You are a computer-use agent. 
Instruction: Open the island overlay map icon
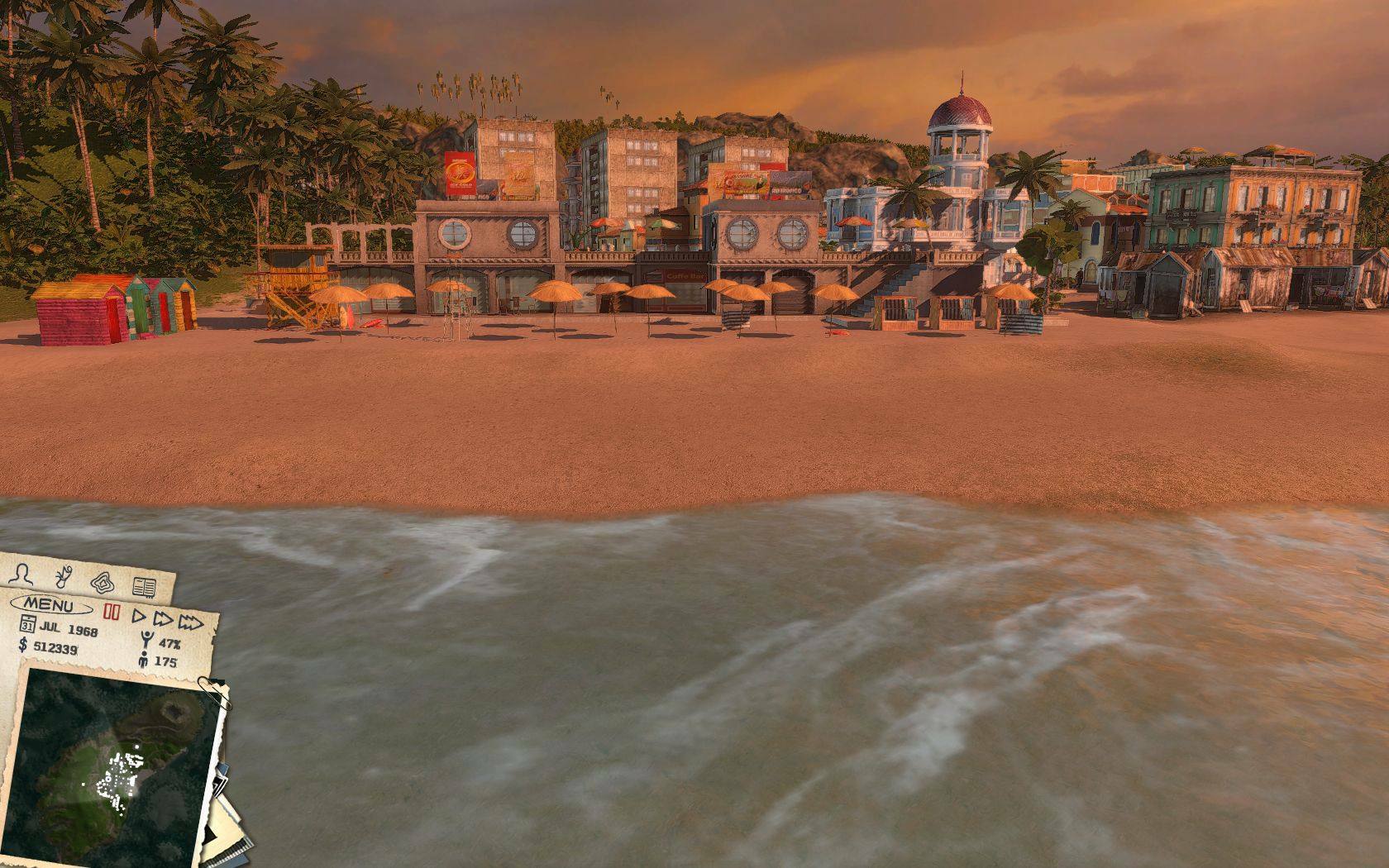click(101, 581)
